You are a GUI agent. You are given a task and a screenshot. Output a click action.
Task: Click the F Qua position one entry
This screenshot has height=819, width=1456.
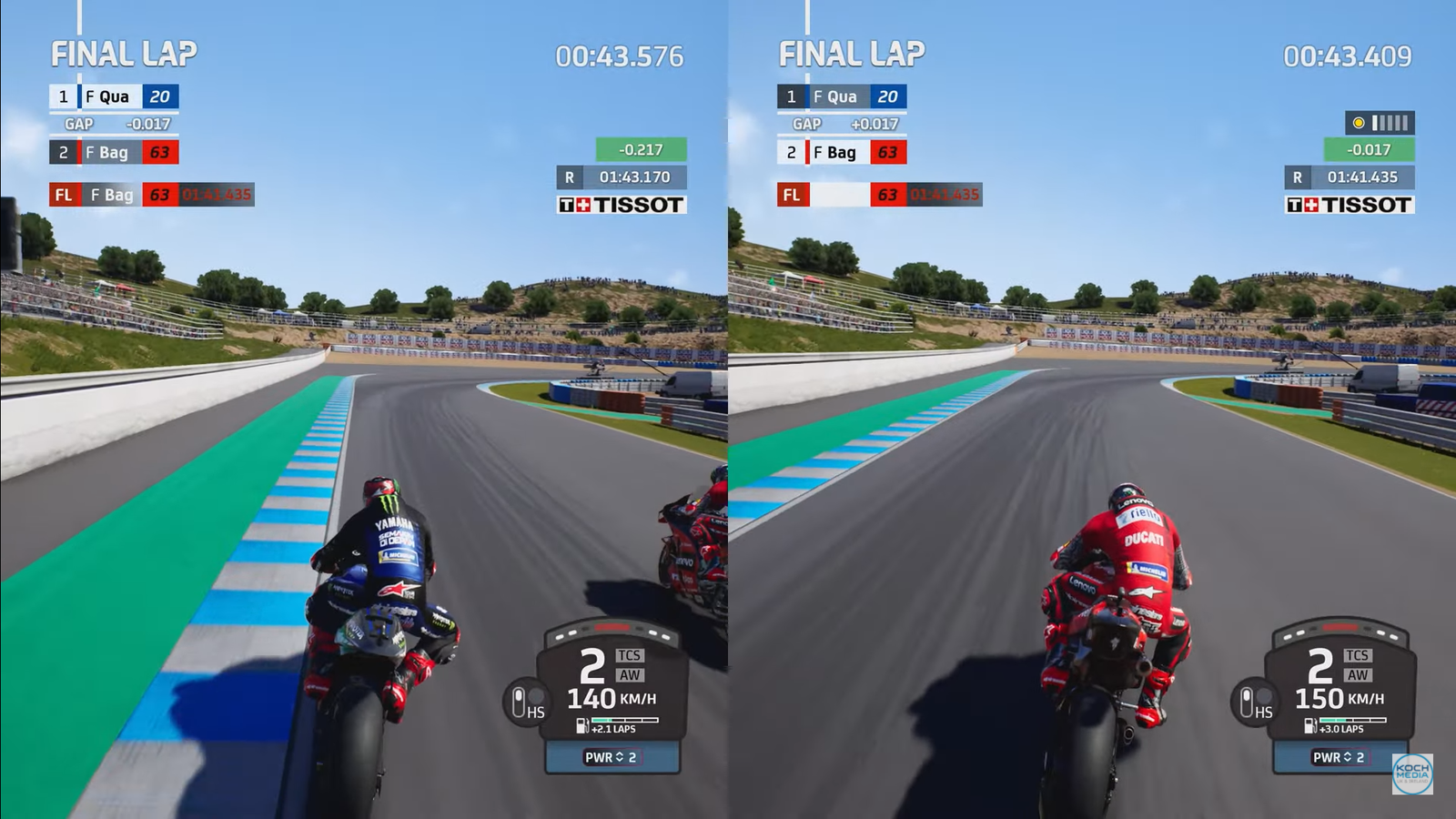tap(109, 96)
